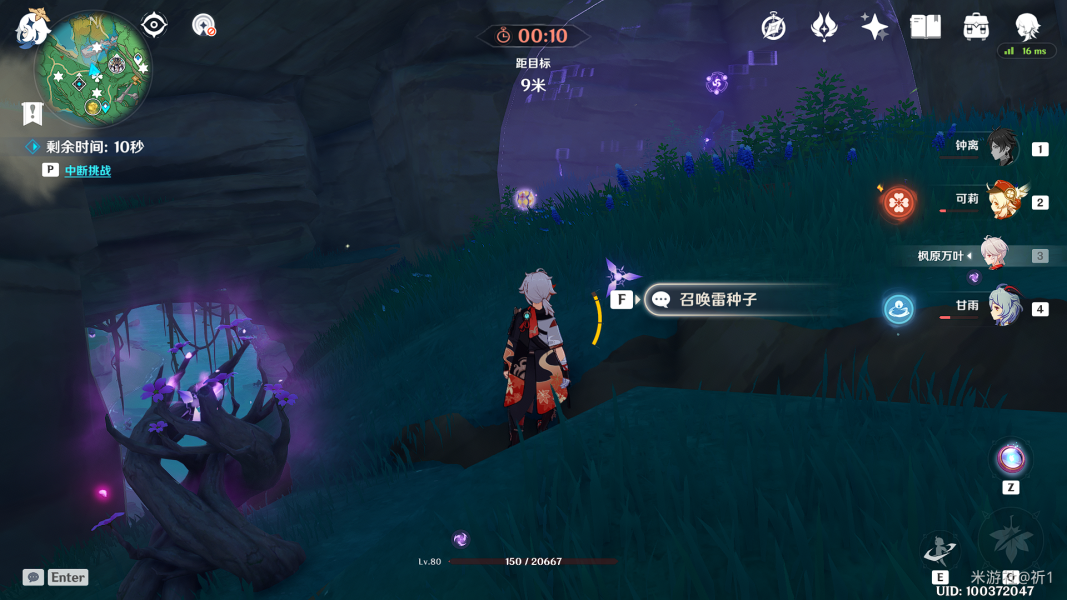
Task: Activate the elemental burst maple leaf icon
Action: pos(1010,541)
